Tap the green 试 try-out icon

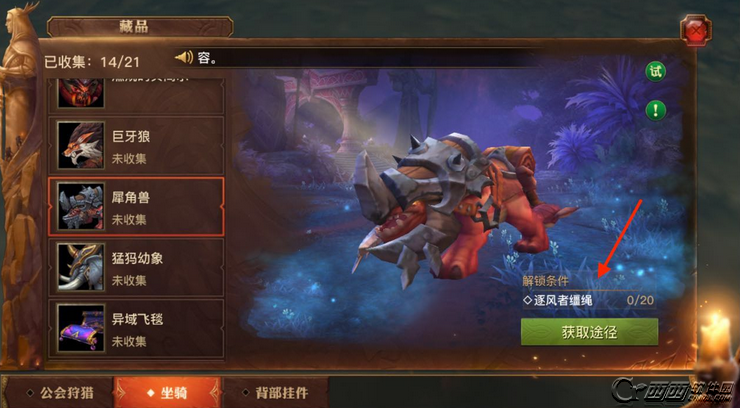(655, 71)
